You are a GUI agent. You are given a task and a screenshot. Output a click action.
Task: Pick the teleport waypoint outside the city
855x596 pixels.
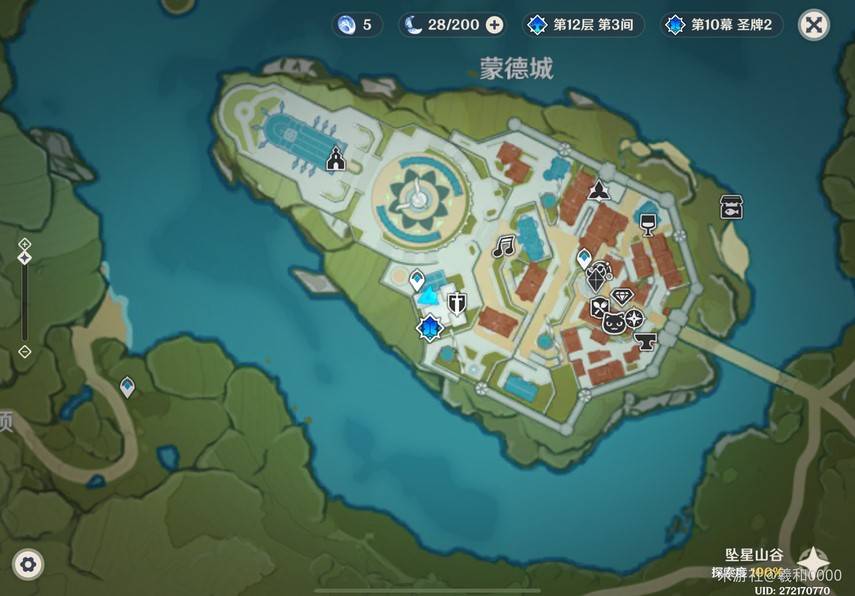click(128, 385)
